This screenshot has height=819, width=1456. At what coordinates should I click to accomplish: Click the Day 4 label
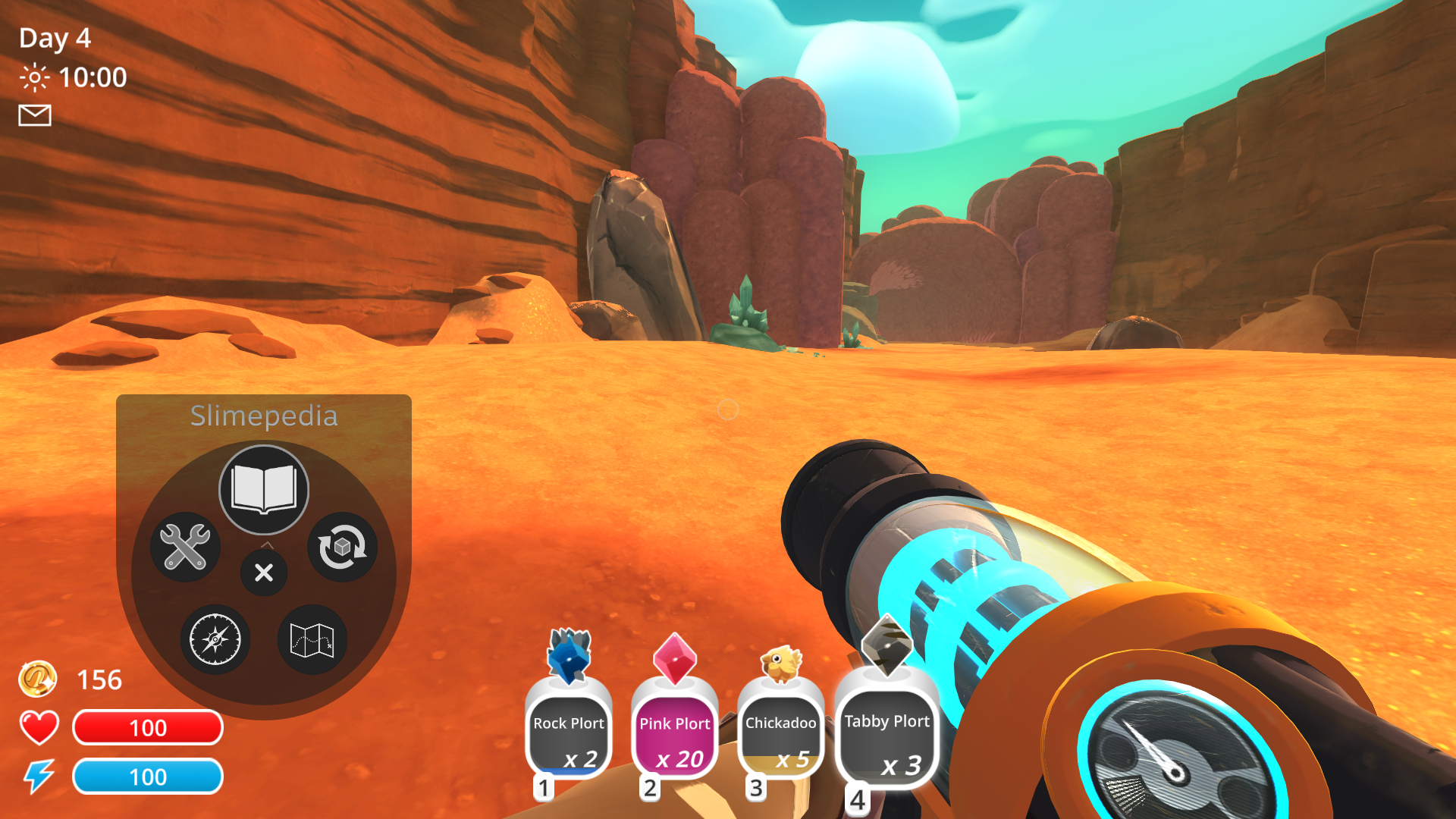pyautogui.click(x=53, y=38)
